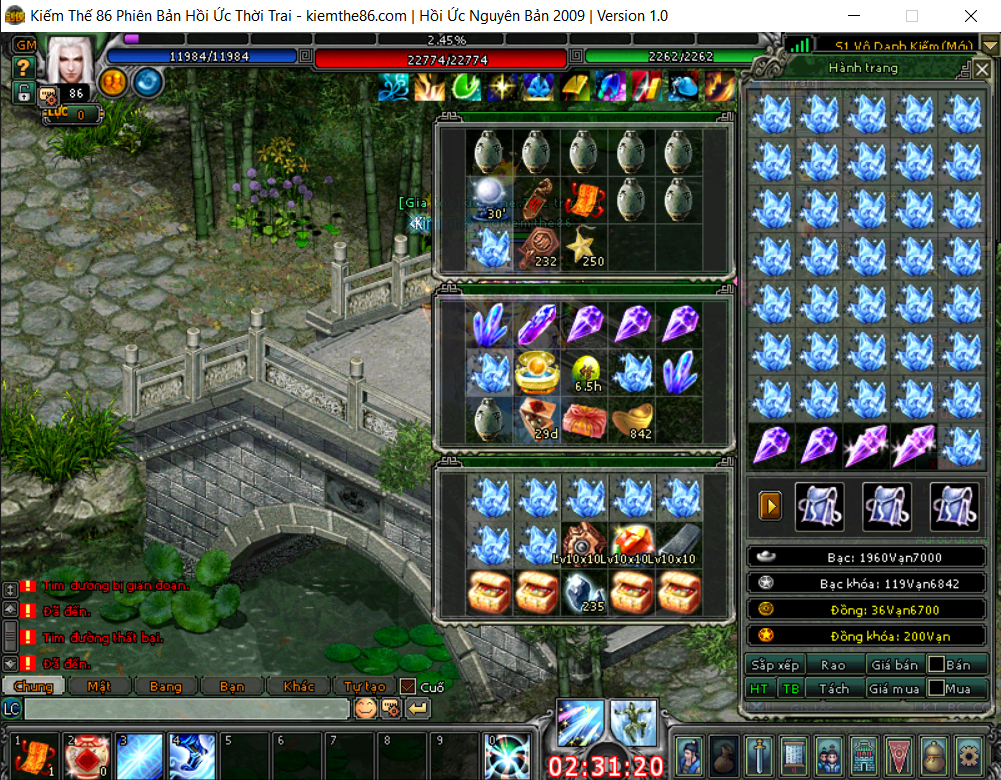Close the Hành trang inventory panel

coord(981,69)
